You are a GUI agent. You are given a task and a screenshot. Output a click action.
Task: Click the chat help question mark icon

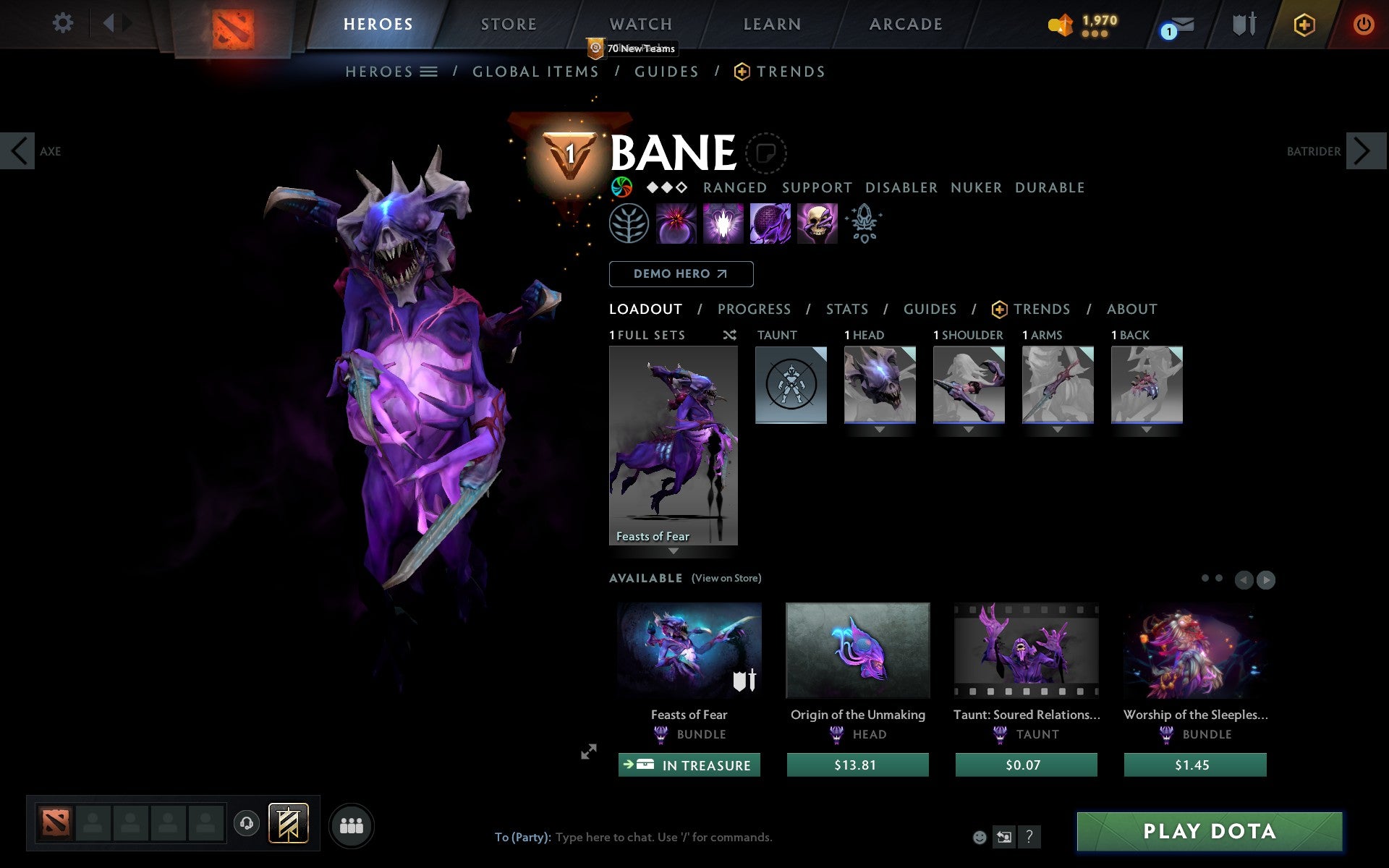point(1029,838)
